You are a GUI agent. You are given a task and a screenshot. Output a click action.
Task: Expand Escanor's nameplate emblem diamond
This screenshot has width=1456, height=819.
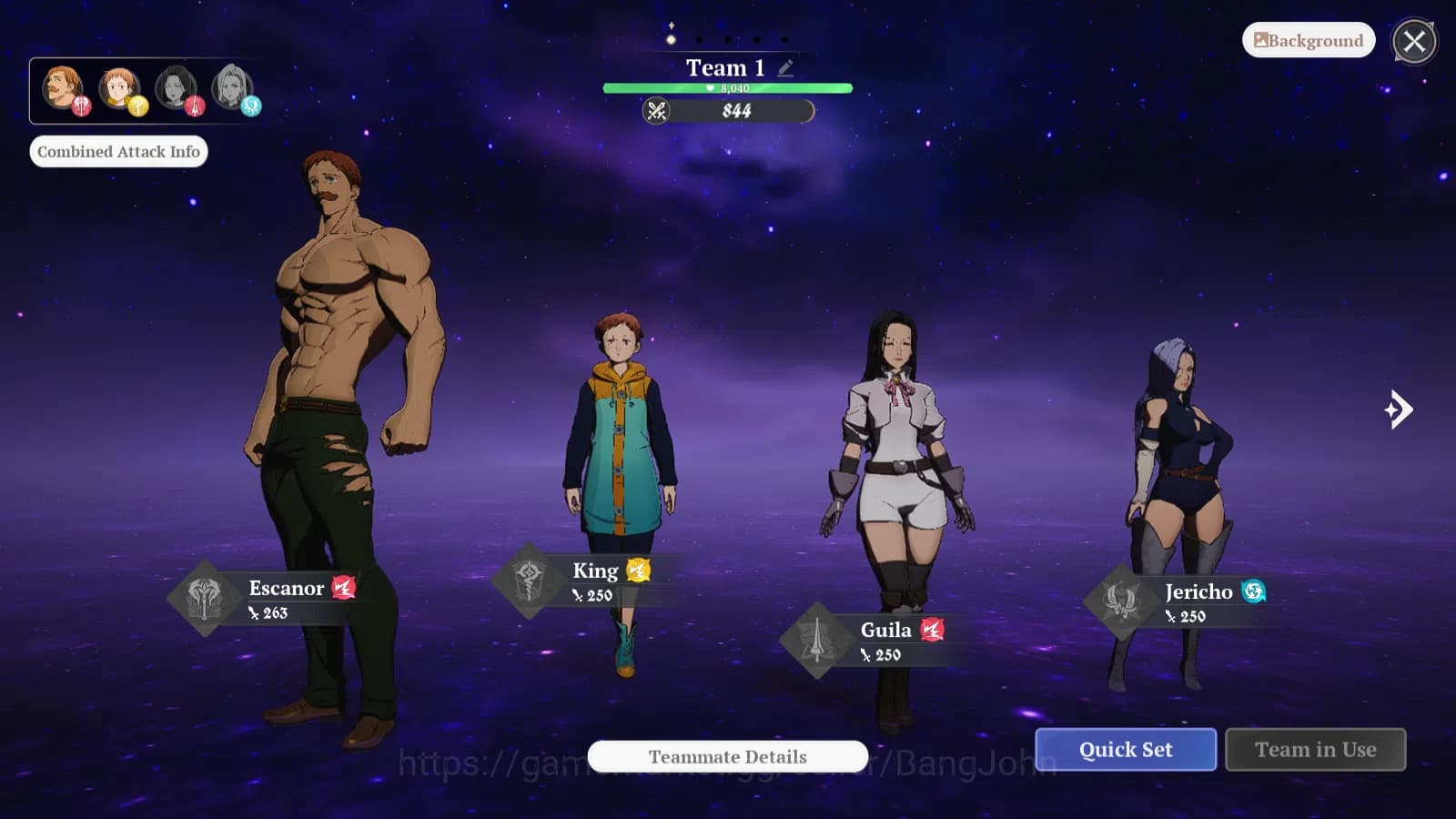[205, 599]
